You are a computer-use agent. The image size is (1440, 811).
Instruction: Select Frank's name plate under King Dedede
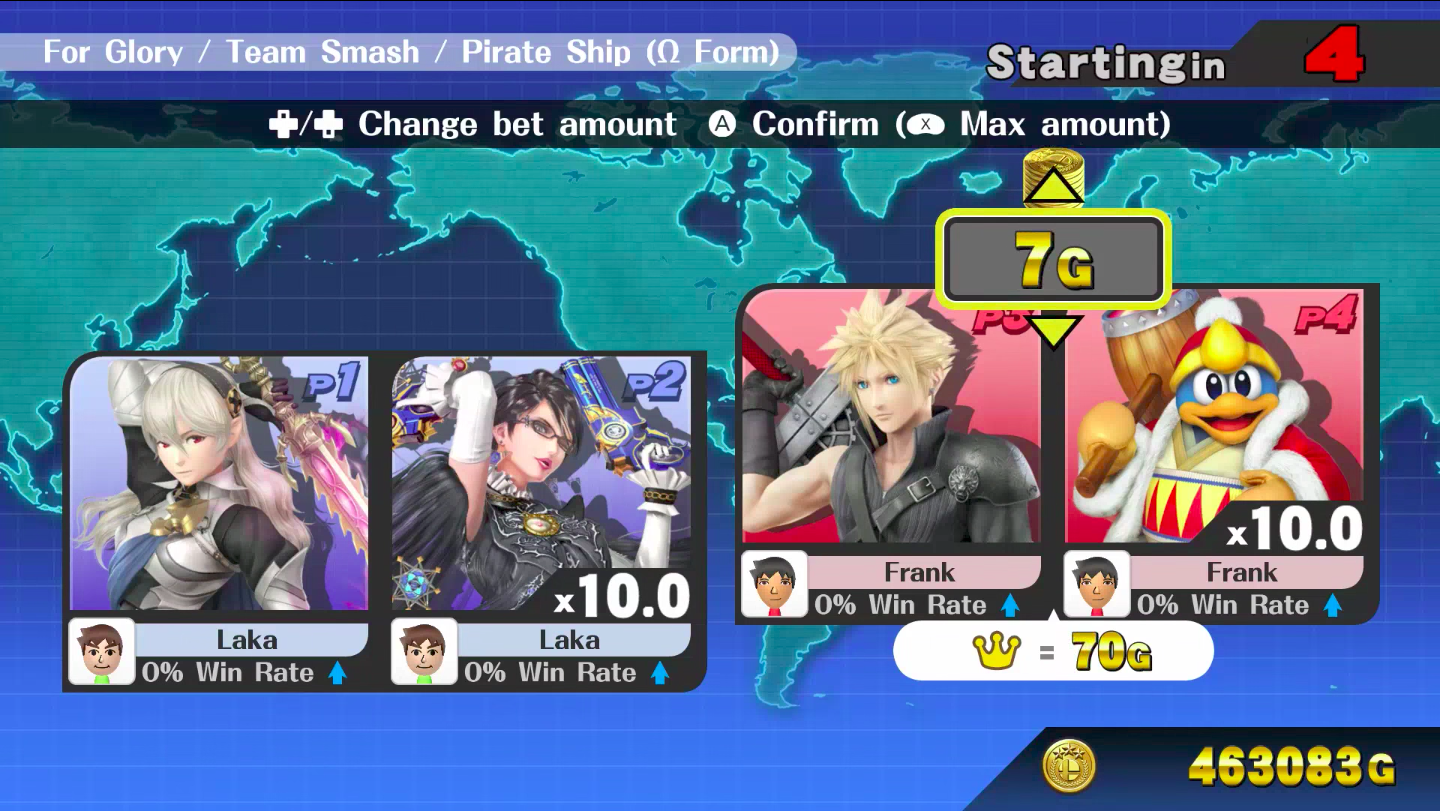click(1242, 572)
